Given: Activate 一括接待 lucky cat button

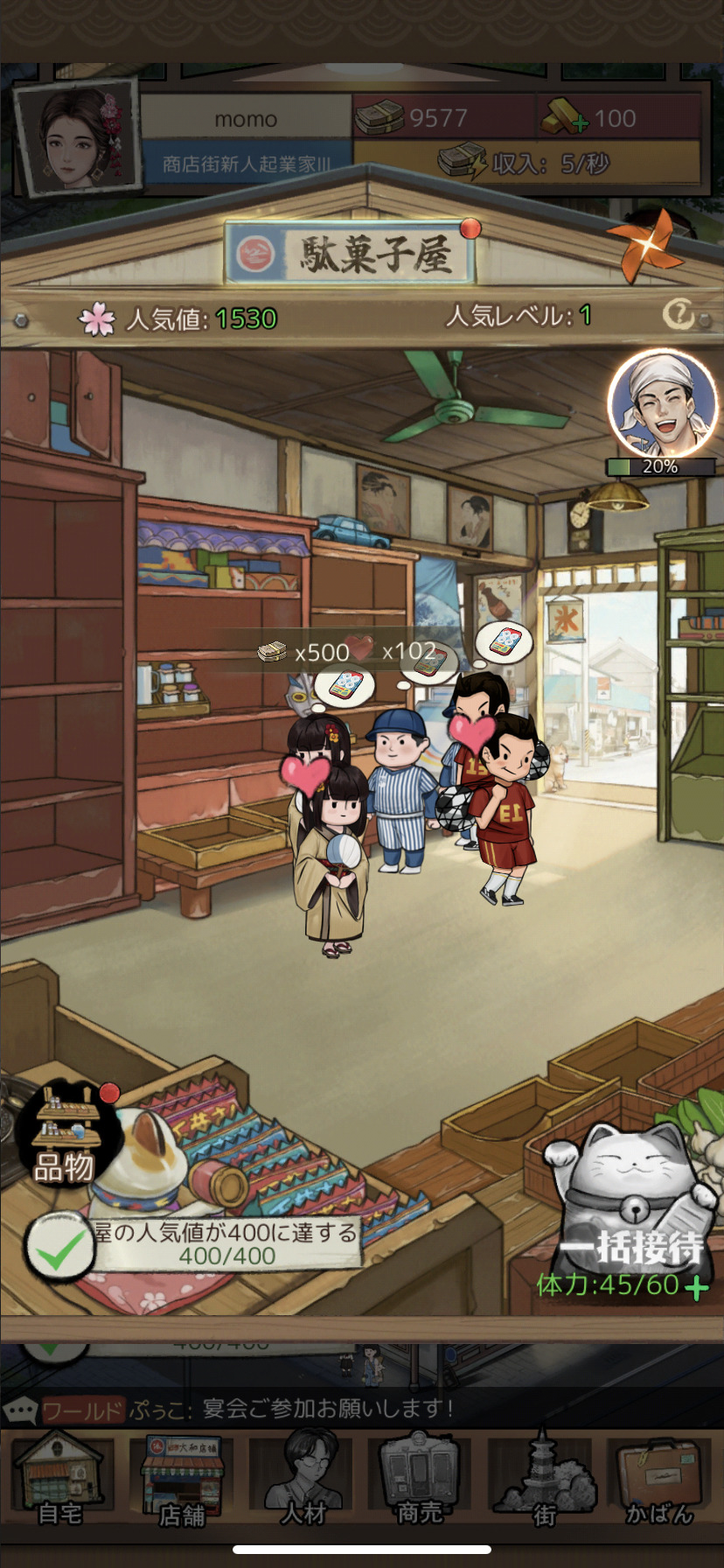Looking at the screenshot, I should coord(631,1208).
